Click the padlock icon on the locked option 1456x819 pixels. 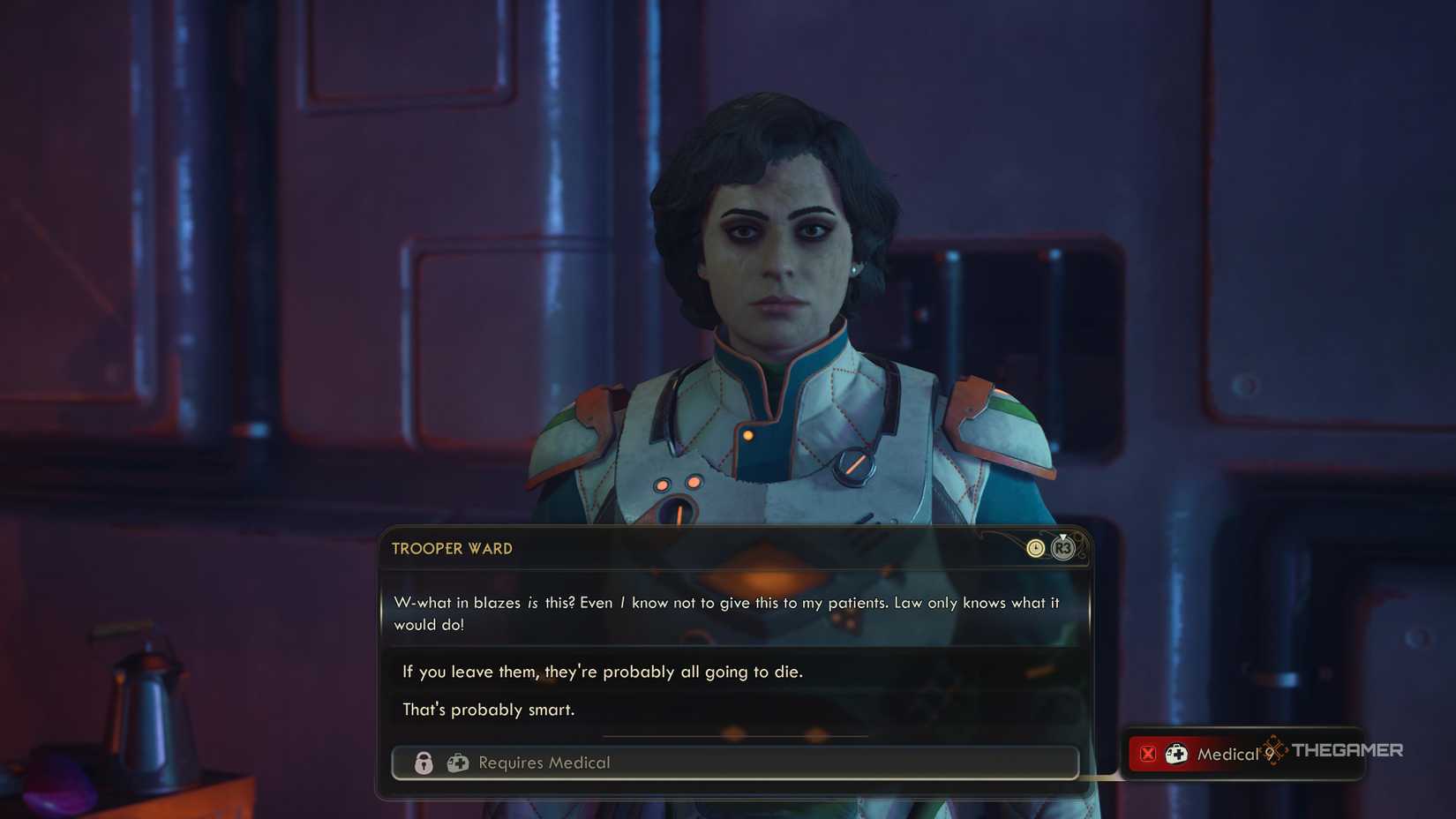[x=424, y=763]
